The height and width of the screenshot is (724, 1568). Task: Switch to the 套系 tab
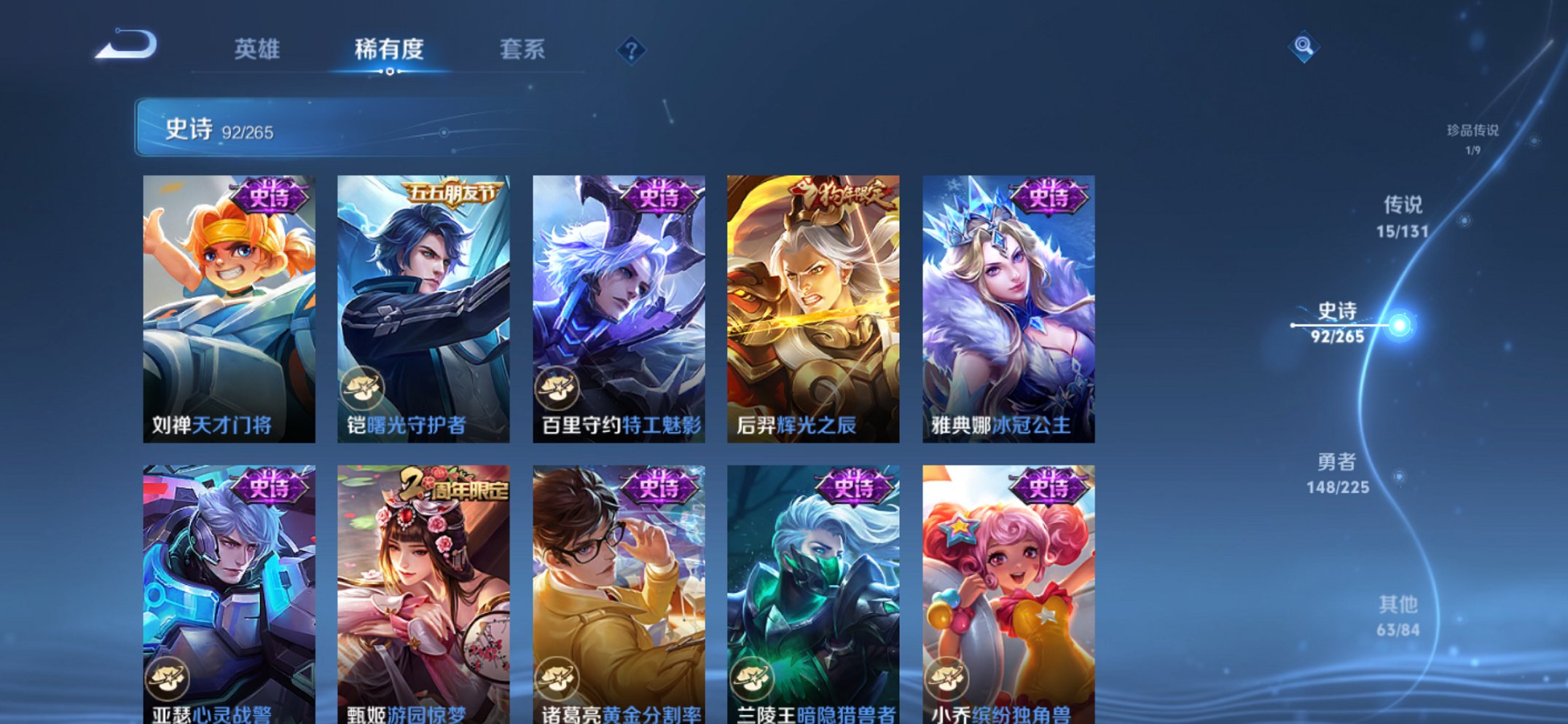click(524, 50)
